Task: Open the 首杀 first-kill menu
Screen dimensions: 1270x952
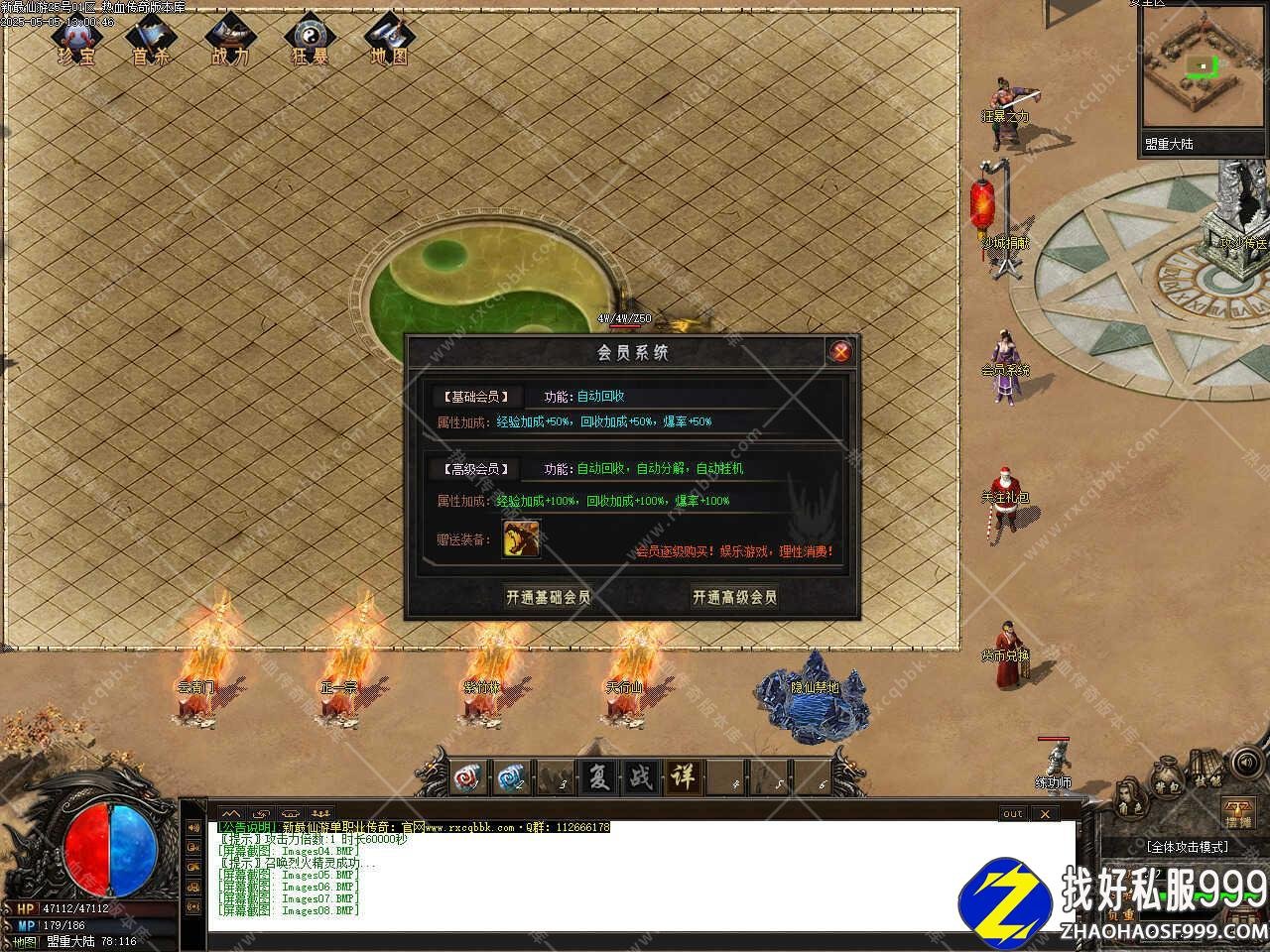Action: 151,41
